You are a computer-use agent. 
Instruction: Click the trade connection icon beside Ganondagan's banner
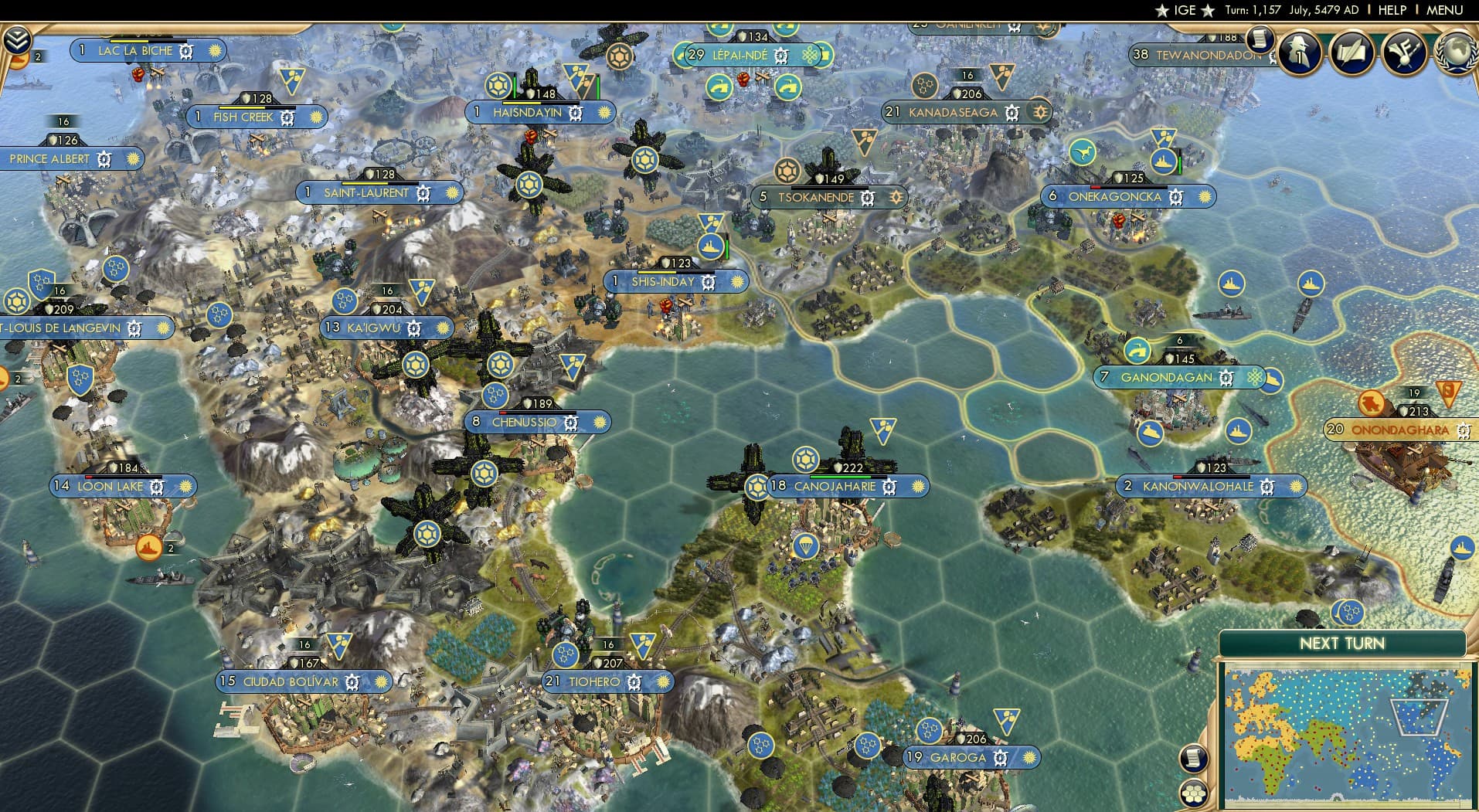[x=1253, y=378]
